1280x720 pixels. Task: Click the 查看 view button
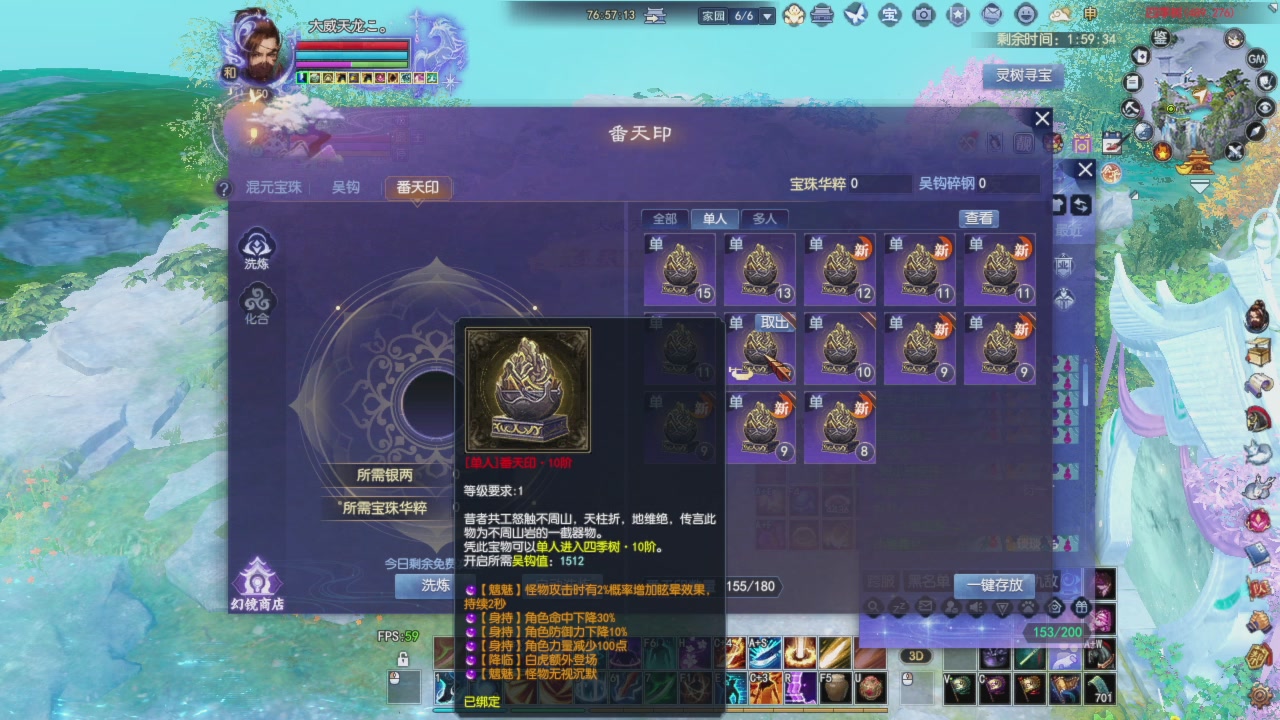(x=978, y=218)
